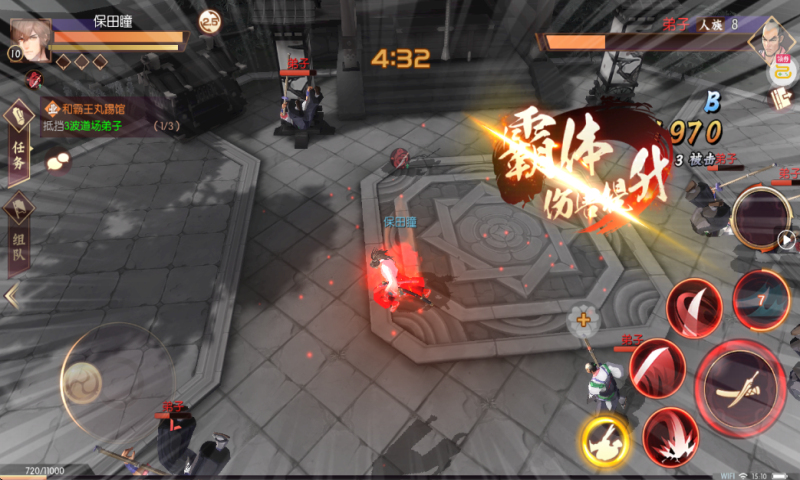Click the enemy 弟子 target portrait
Screen dimensions: 800x480
tap(767, 39)
